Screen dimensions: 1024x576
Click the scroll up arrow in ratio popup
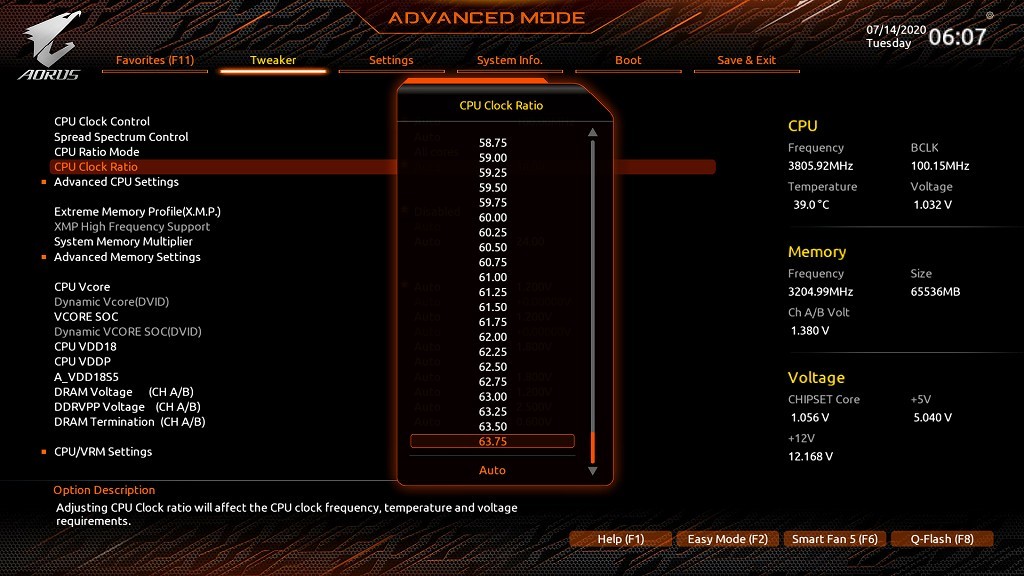[592, 132]
